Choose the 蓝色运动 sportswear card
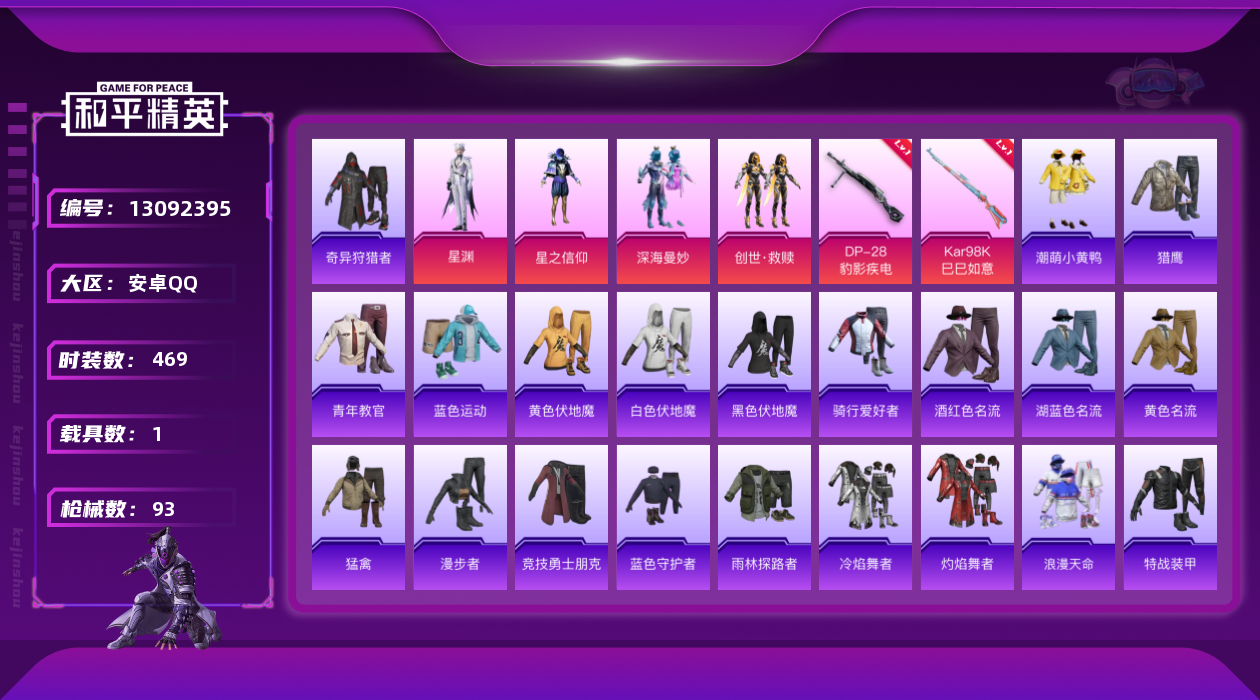Image resolution: width=1260 pixels, height=700 pixels. pyautogui.click(x=460, y=364)
